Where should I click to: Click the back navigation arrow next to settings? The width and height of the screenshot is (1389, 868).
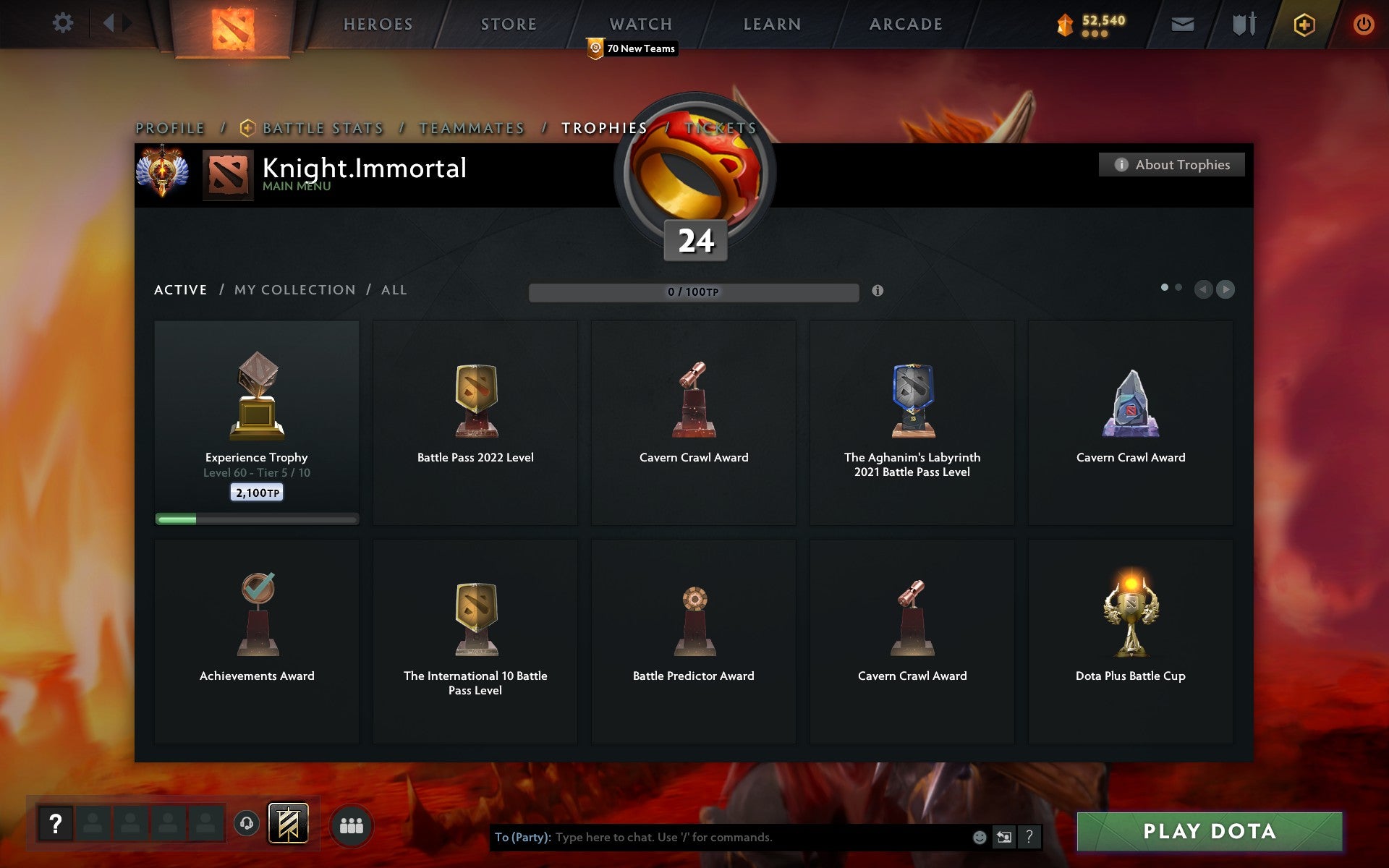[109, 22]
